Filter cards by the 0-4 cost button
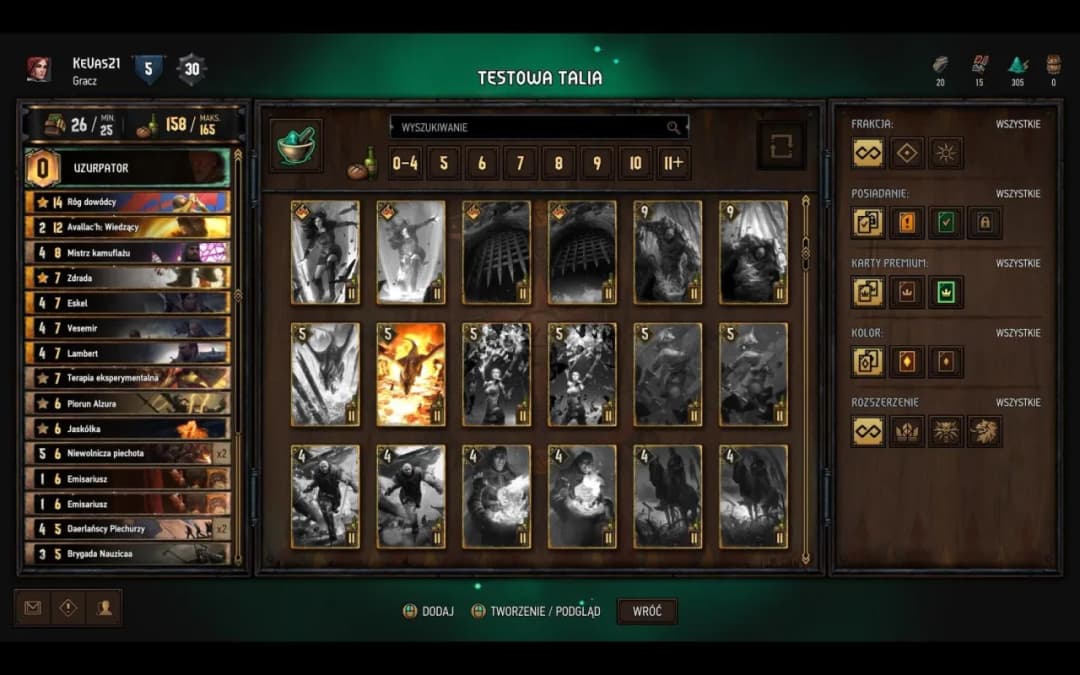Viewport: 1080px width, 675px height. tap(405, 163)
